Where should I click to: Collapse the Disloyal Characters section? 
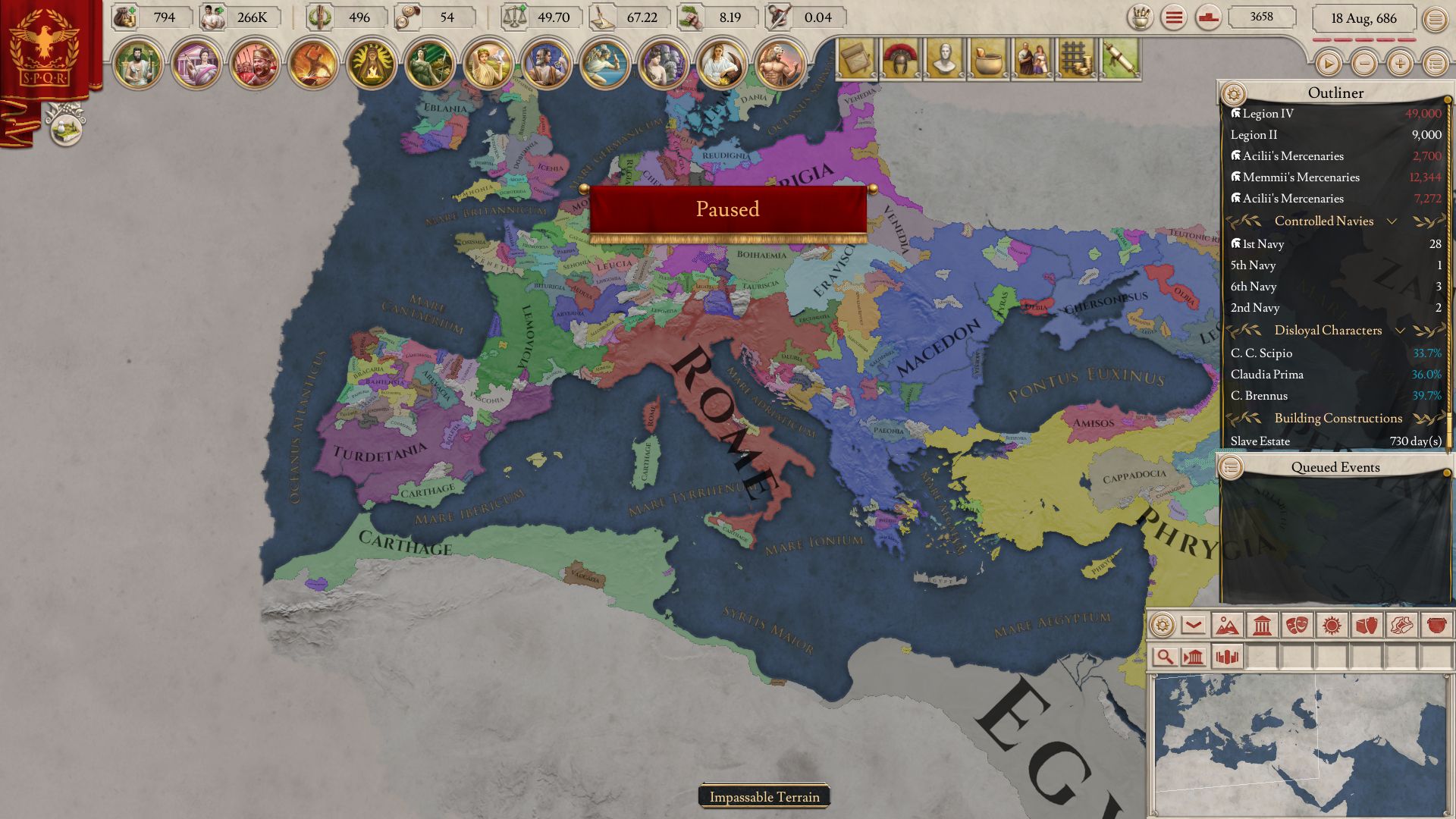1400,331
